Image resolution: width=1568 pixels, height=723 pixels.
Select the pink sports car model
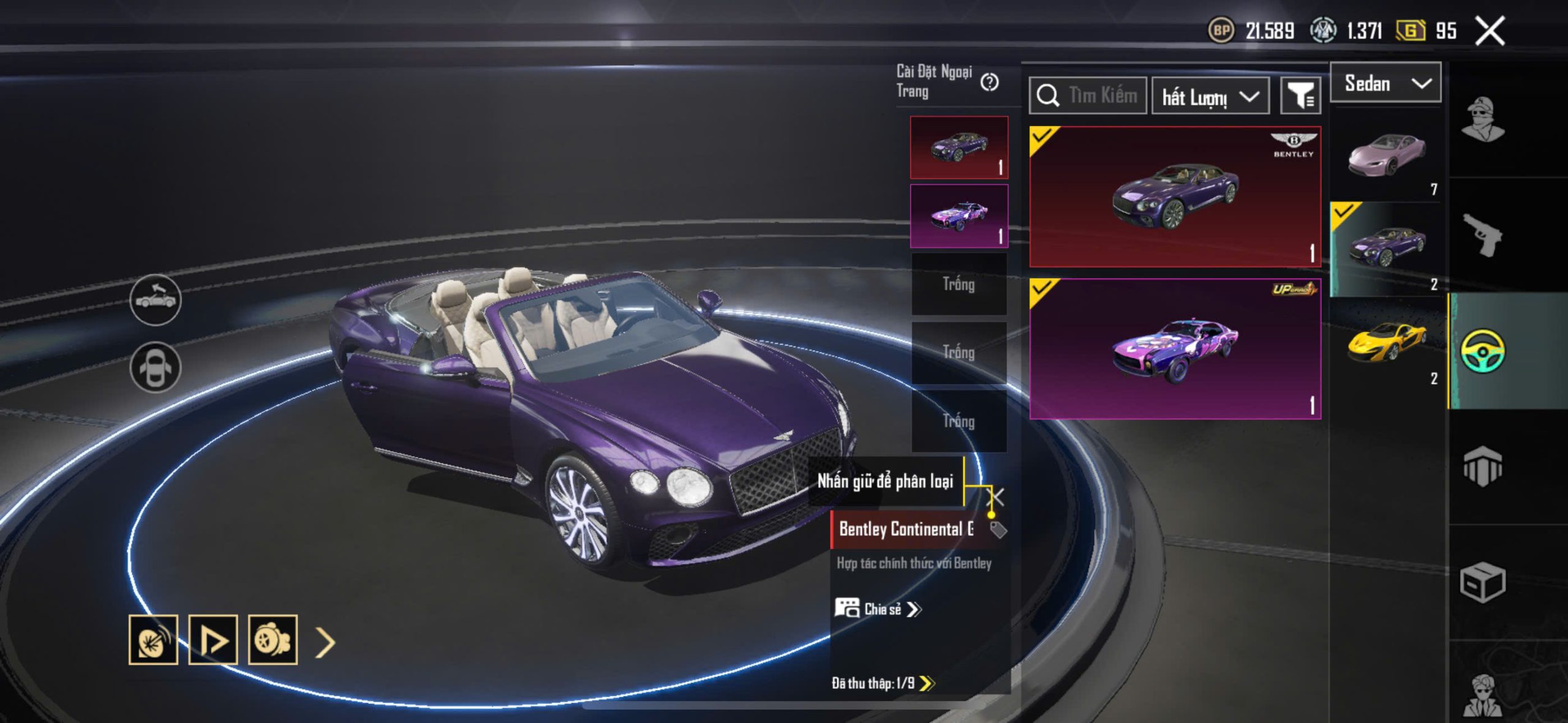tap(1387, 156)
